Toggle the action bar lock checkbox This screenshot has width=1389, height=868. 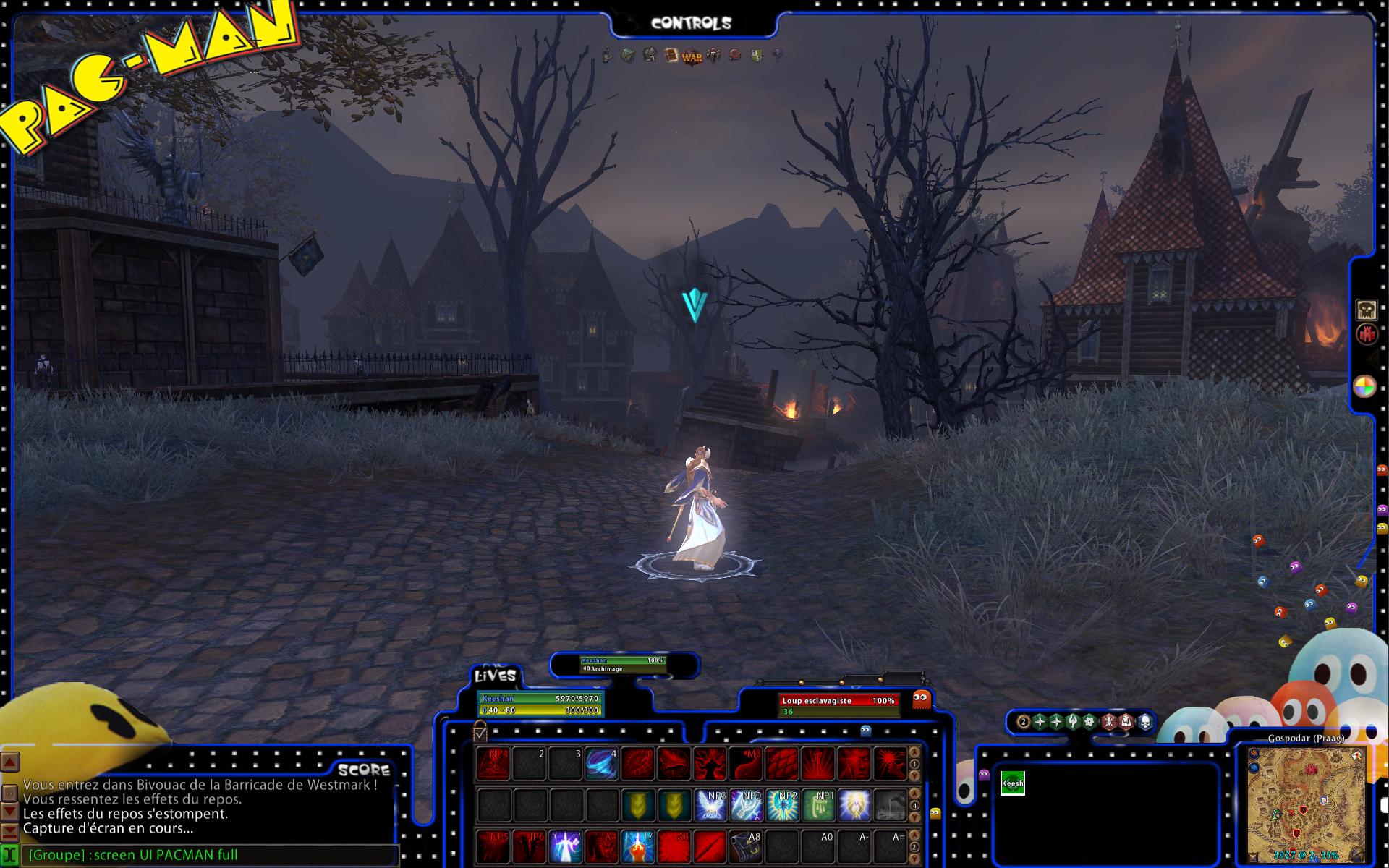tap(480, 733)
